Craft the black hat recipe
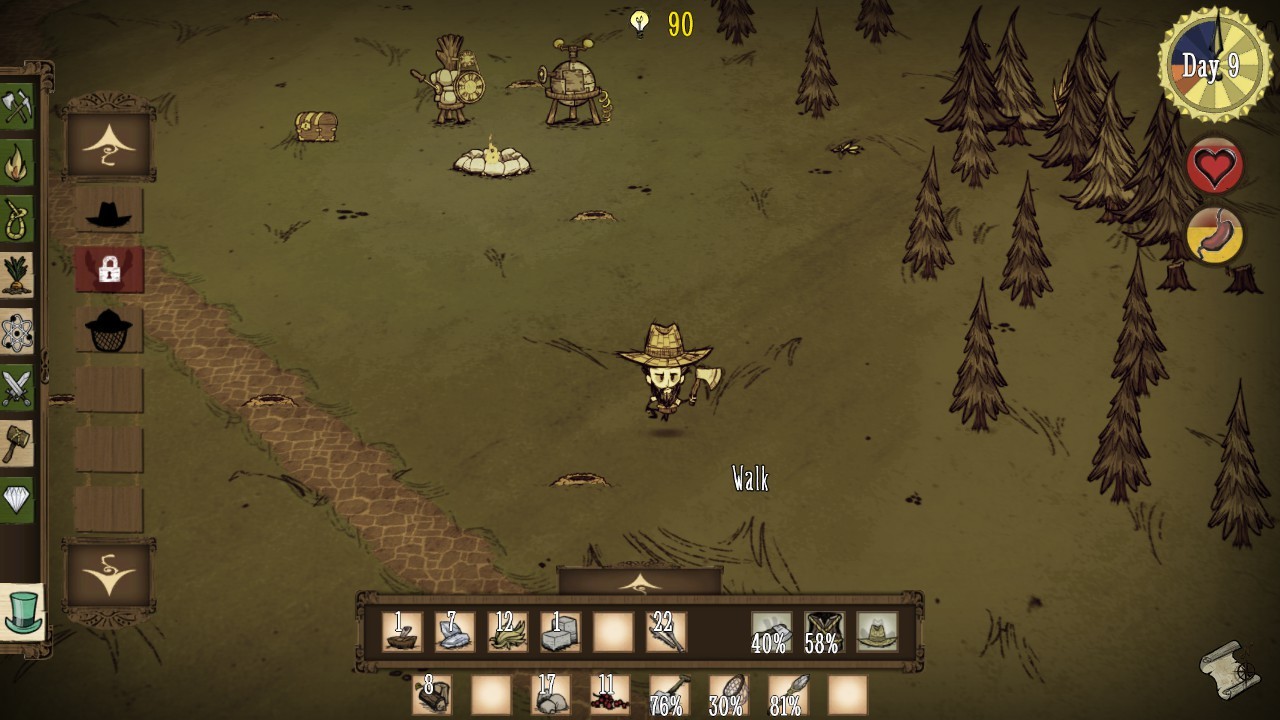 click(108, 211)
